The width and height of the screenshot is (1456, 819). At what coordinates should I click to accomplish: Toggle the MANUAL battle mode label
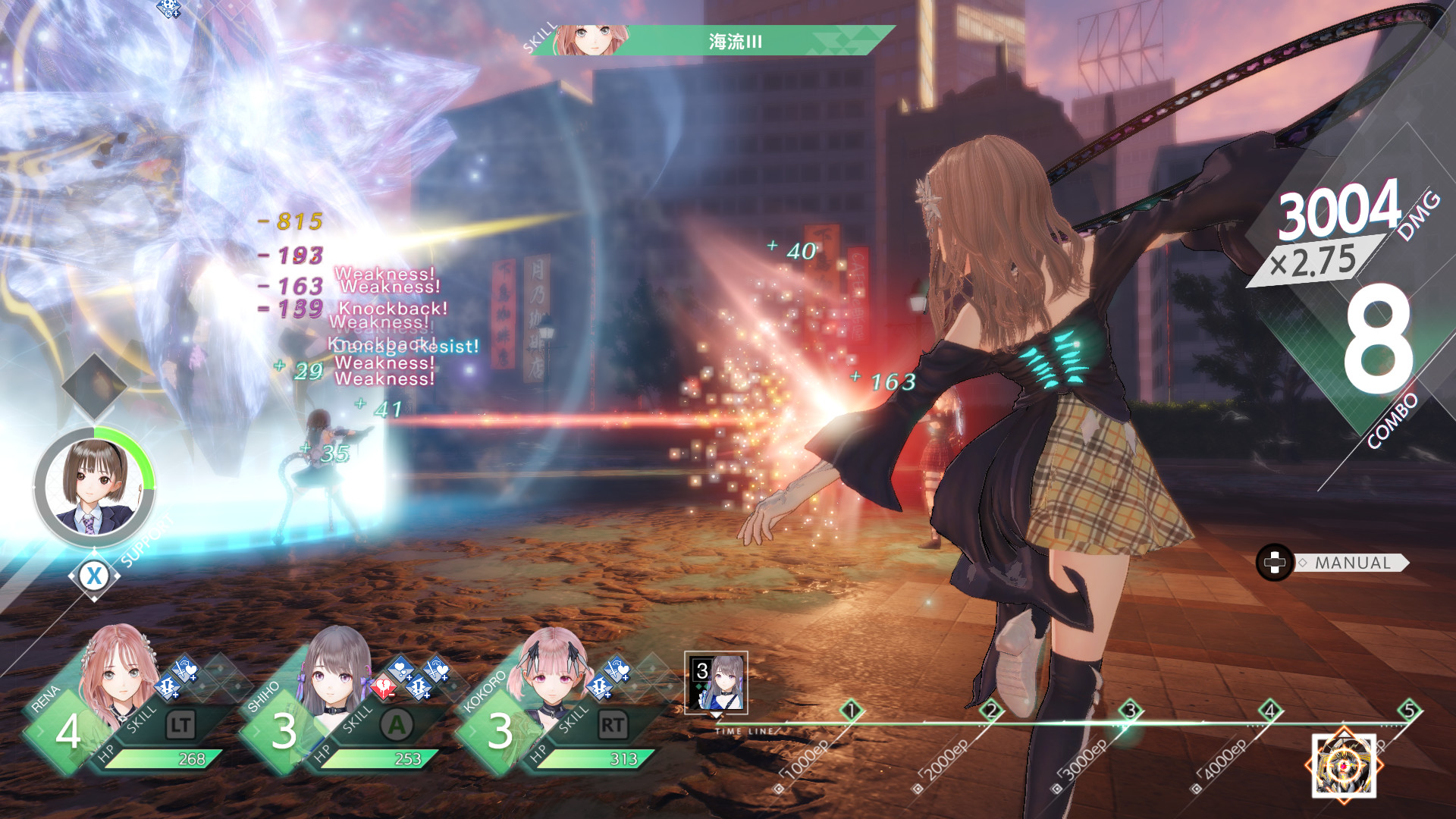coord(1352,563)
